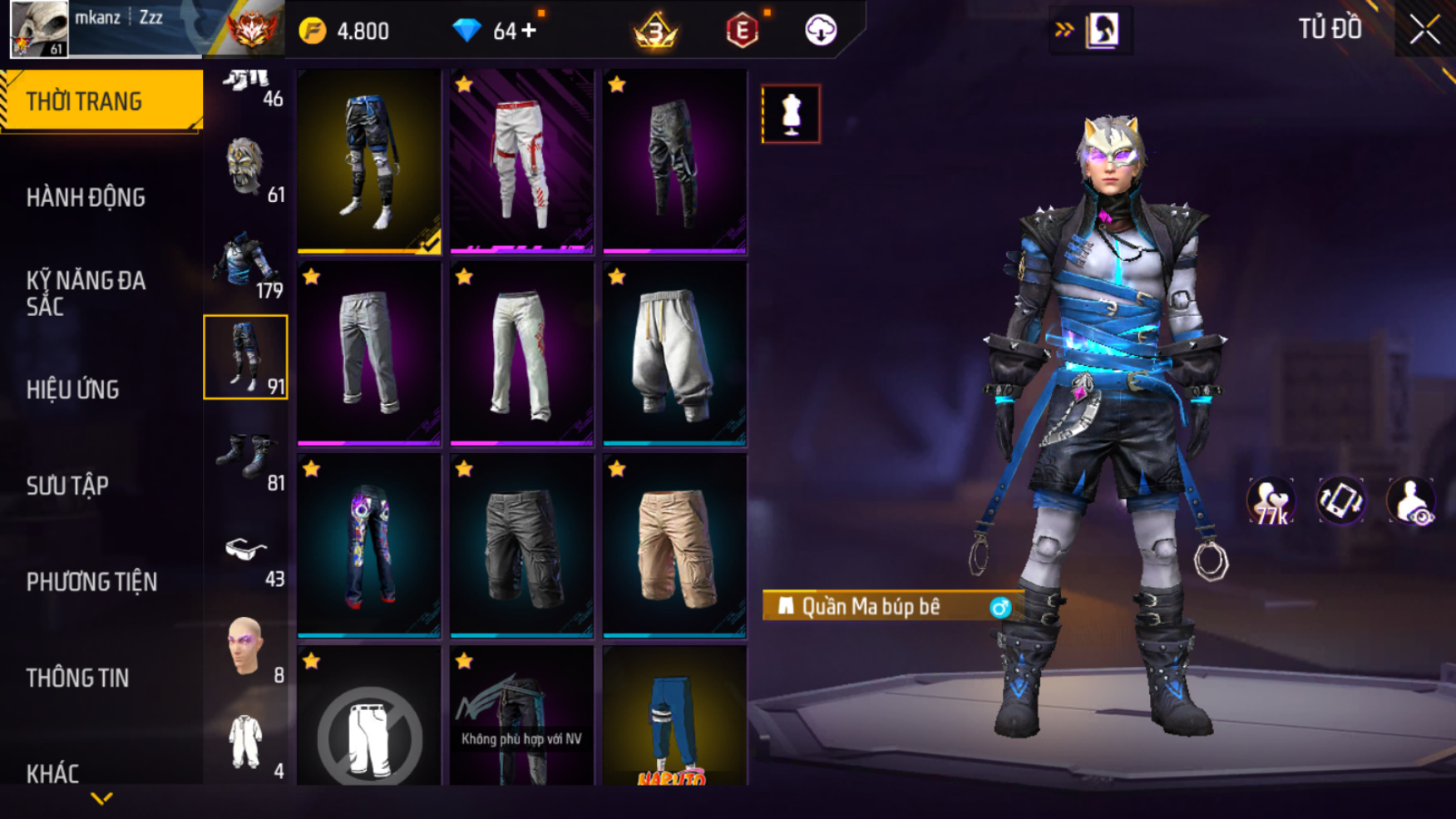Open the Hiệu Ứng section
This screenshot has width=1456, height=819.
(x=73, y=389)
